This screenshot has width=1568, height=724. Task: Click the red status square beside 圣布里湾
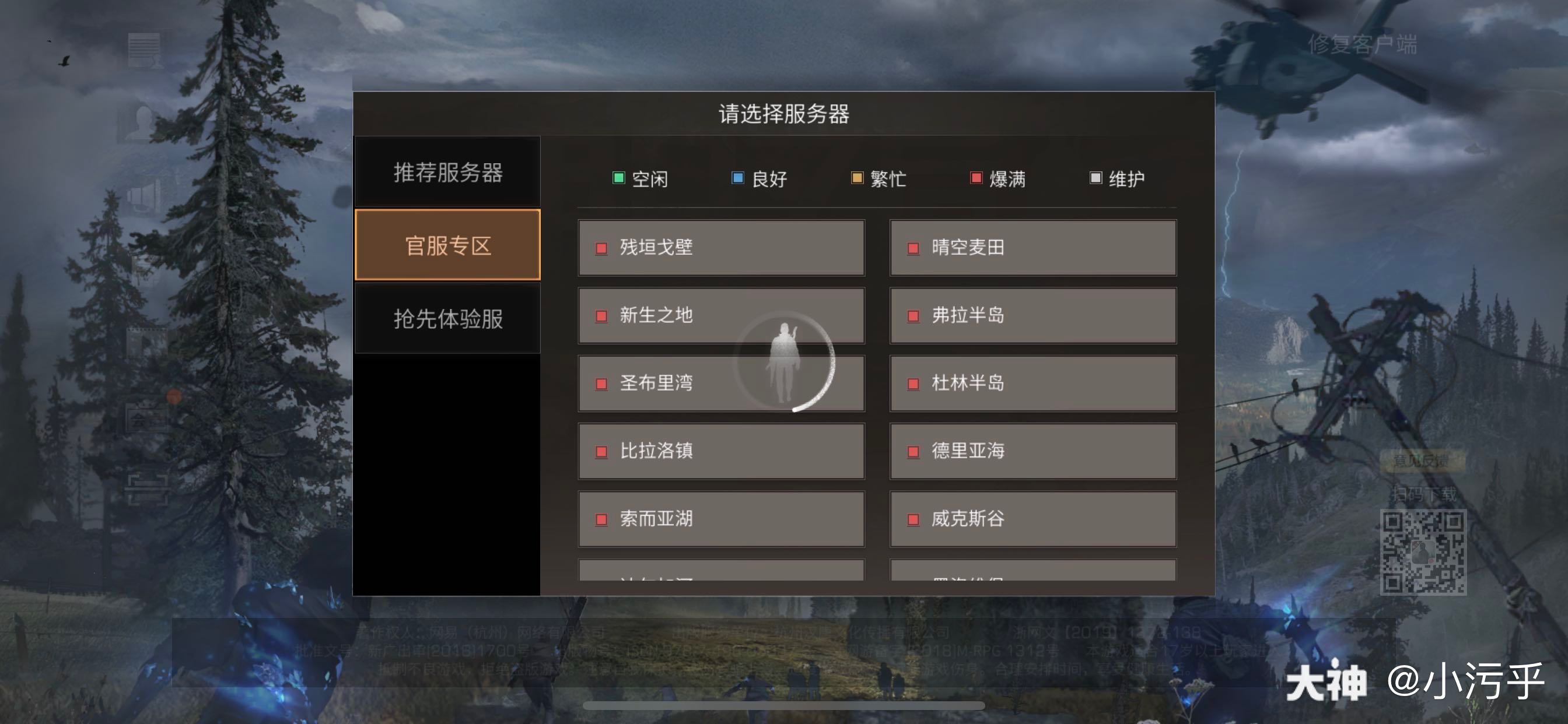tap(601, 384)
